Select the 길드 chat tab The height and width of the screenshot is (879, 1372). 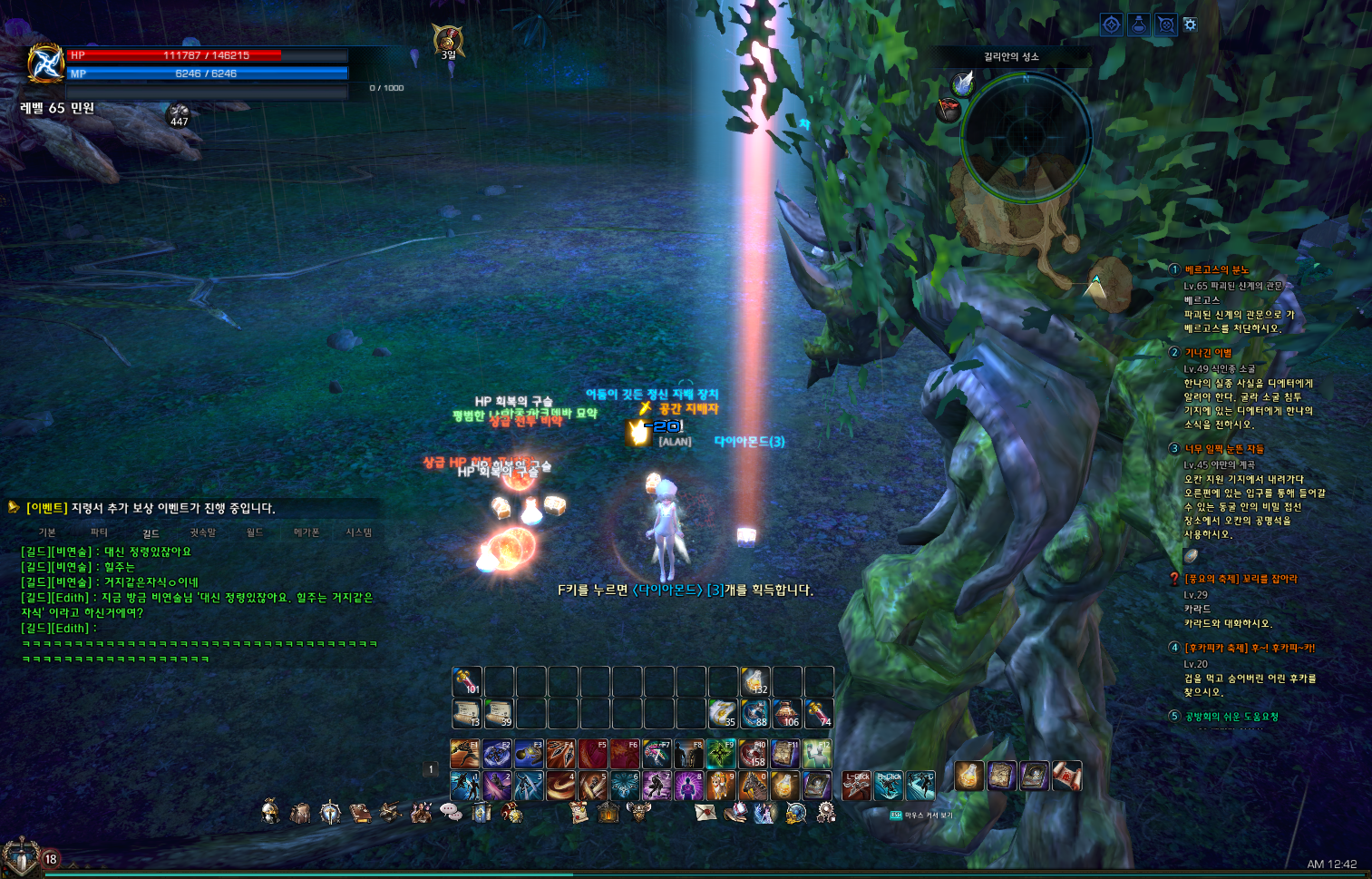point(151,533)
